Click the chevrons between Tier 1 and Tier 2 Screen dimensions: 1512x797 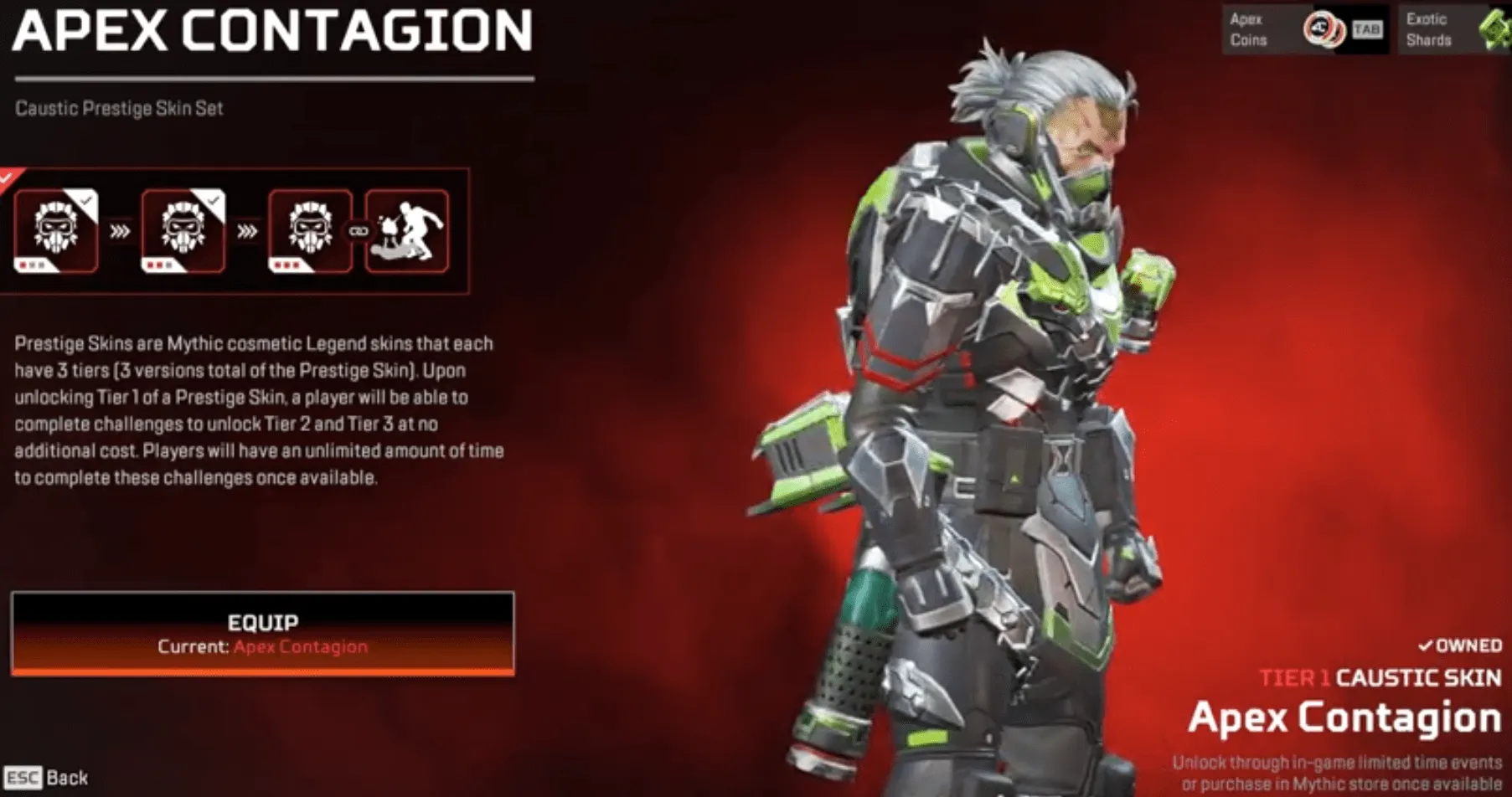(120, 230)
